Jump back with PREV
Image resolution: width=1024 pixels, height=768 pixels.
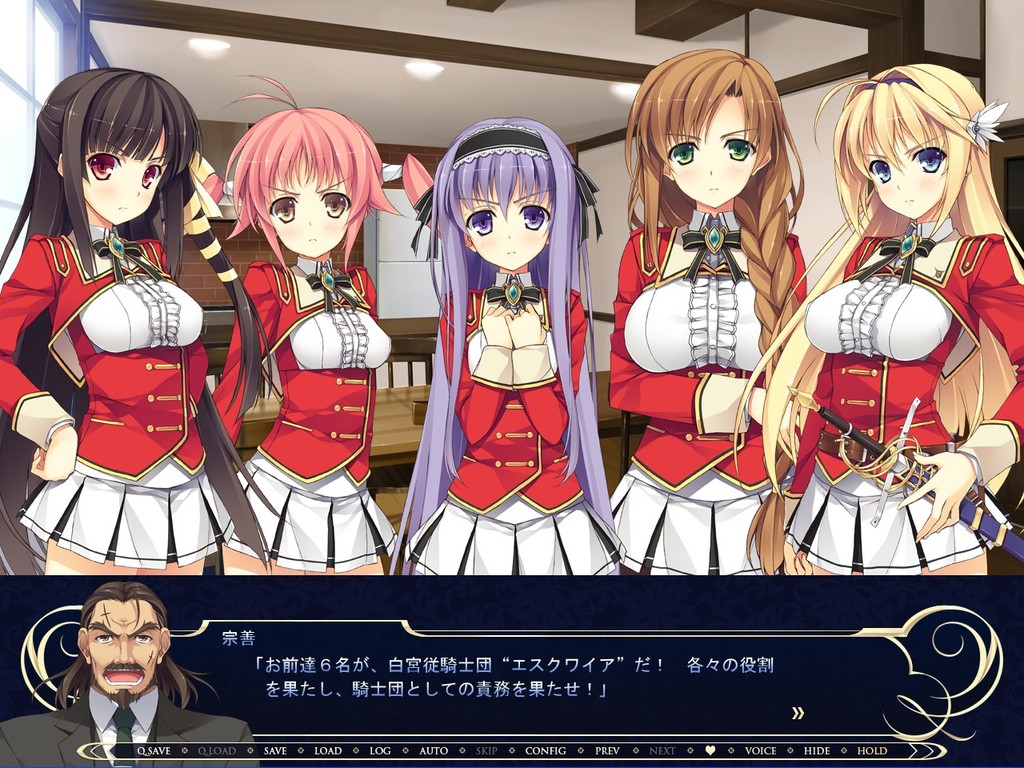tap(607, 750)
